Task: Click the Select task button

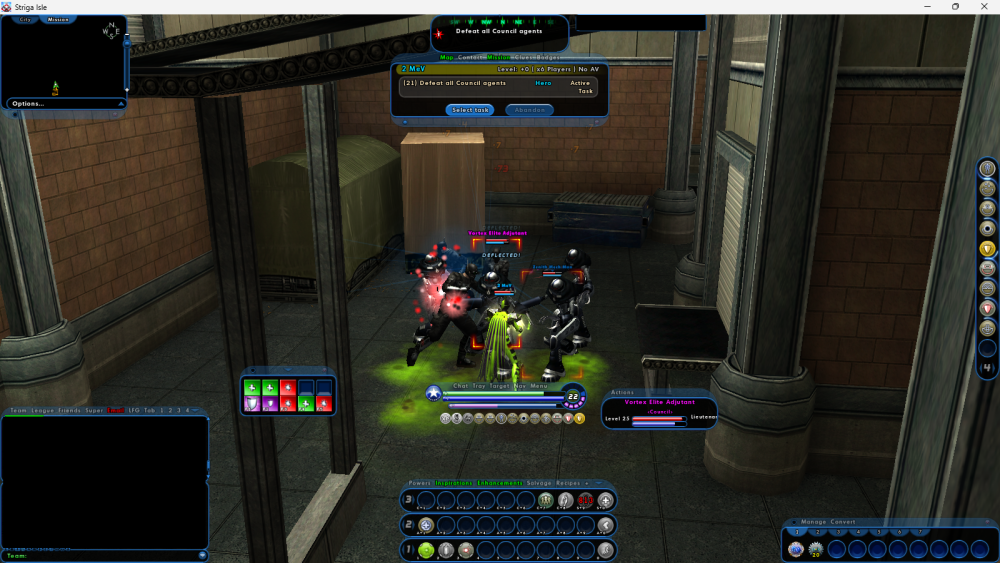Action: point(469,110)
